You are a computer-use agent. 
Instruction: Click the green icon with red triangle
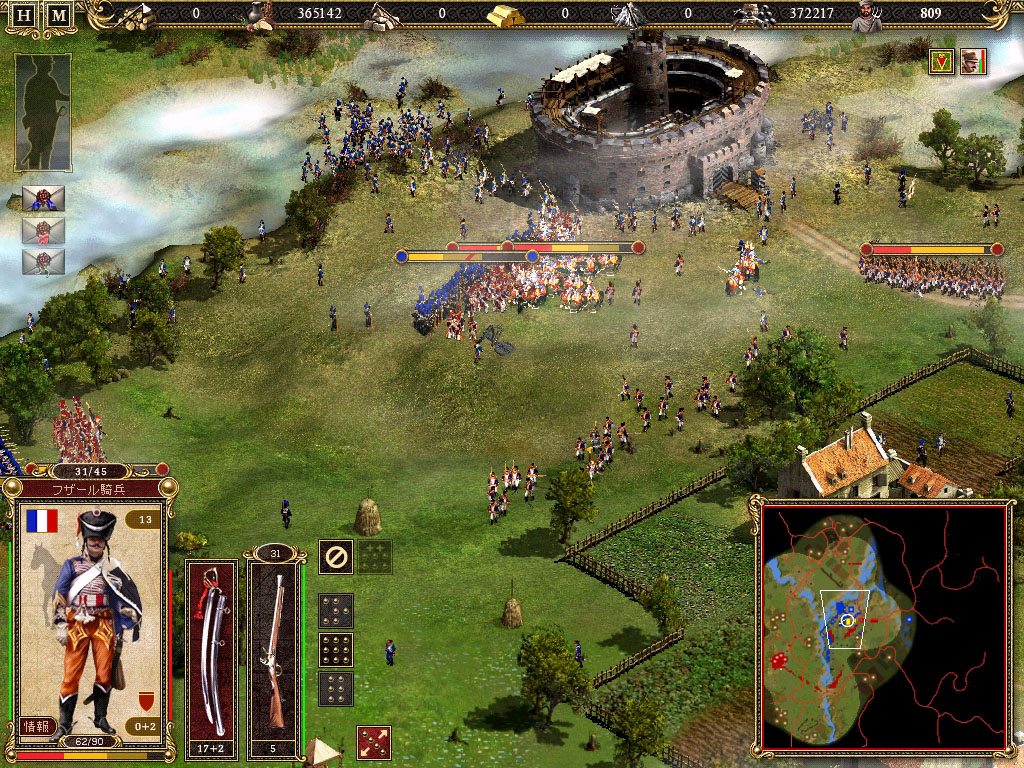point(940,62)
